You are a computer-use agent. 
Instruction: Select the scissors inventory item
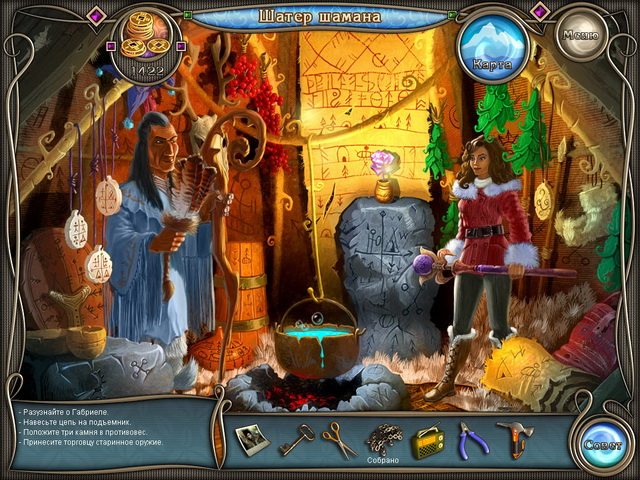click(x=339, y=439)
